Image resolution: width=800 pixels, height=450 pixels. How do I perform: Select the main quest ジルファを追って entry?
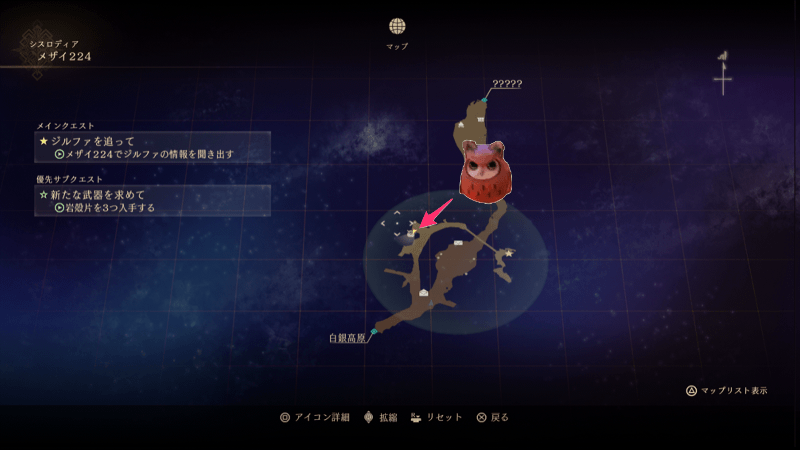pyautogui.click(x=152, y=147)
